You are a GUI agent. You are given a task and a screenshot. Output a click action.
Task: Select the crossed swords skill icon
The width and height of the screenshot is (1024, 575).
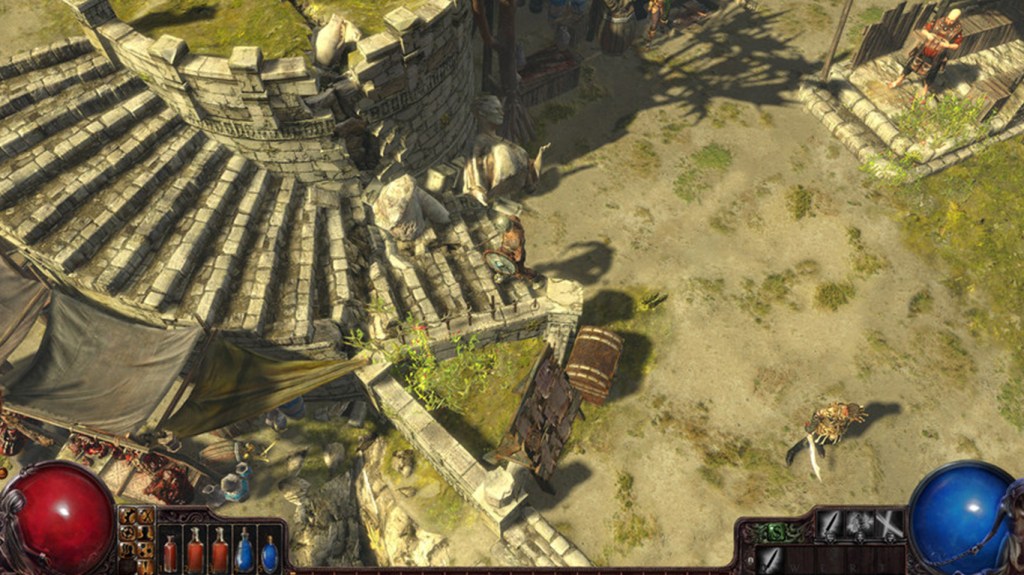(x=889, y=525)
